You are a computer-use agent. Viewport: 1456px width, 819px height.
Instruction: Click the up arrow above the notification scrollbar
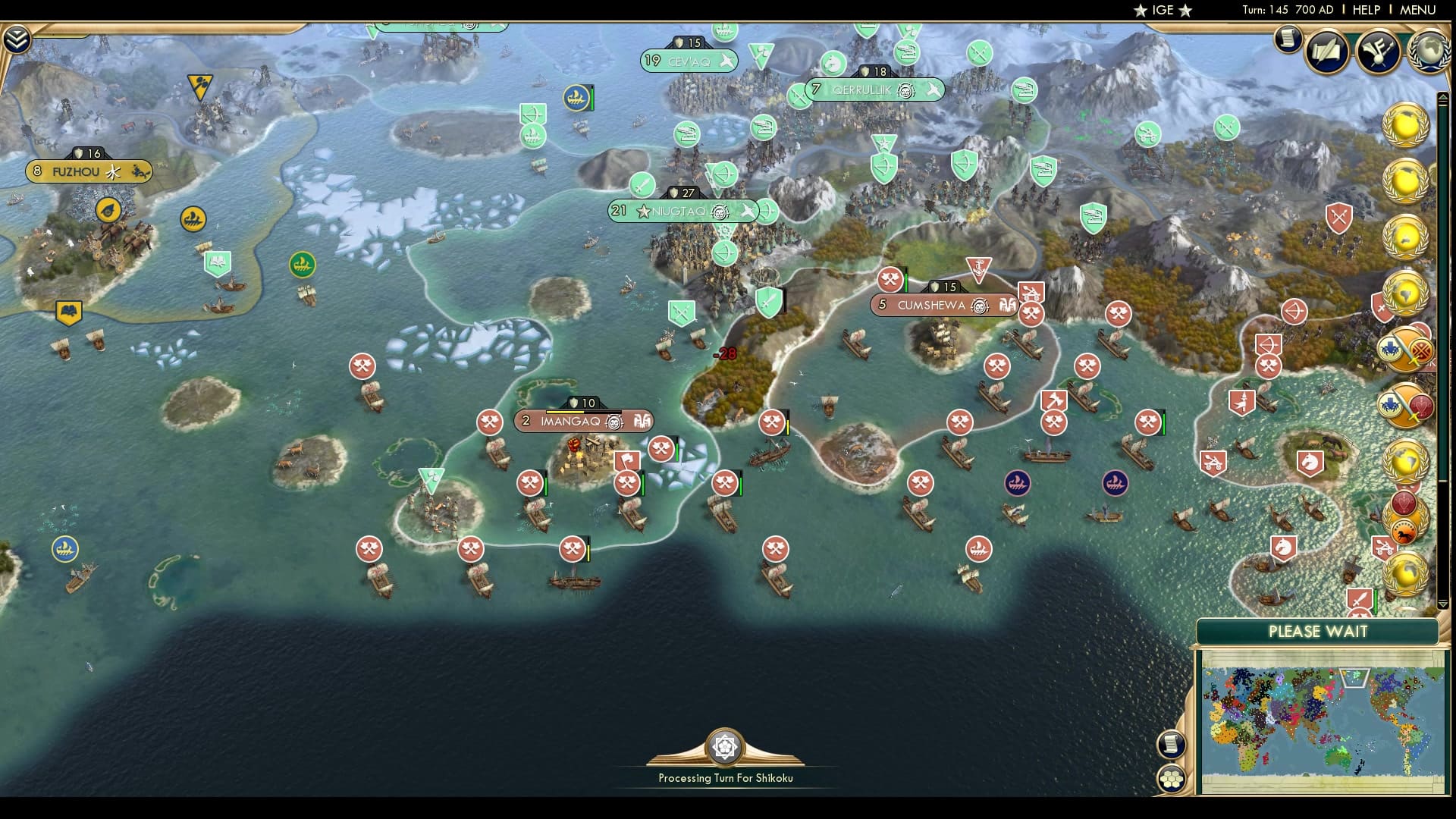click(x=1442, y=96)
